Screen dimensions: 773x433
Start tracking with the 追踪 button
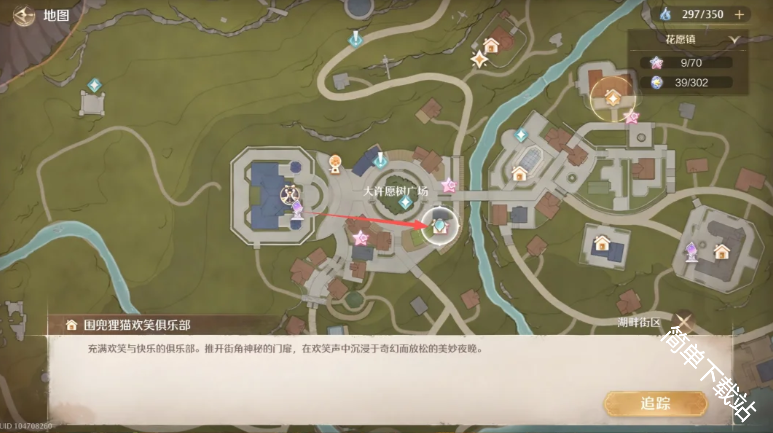[654, 403]
